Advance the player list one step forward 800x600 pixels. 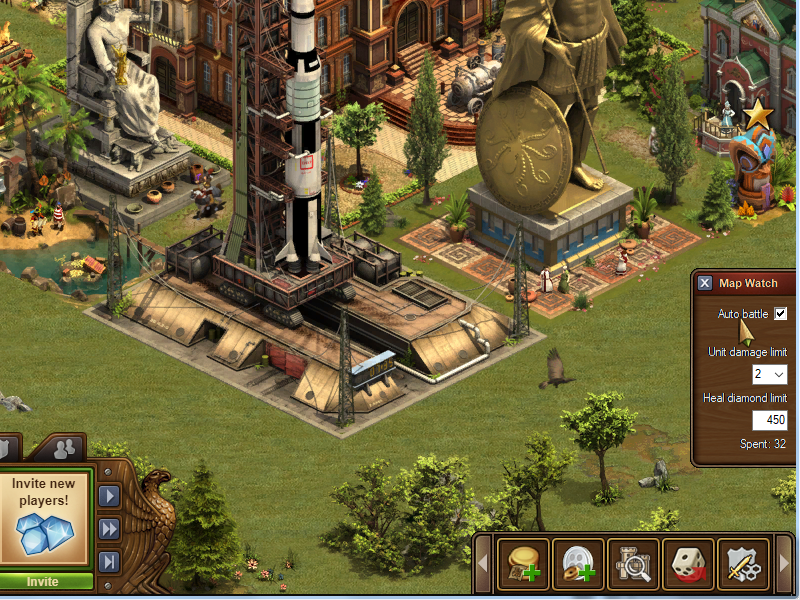(108, 496)
